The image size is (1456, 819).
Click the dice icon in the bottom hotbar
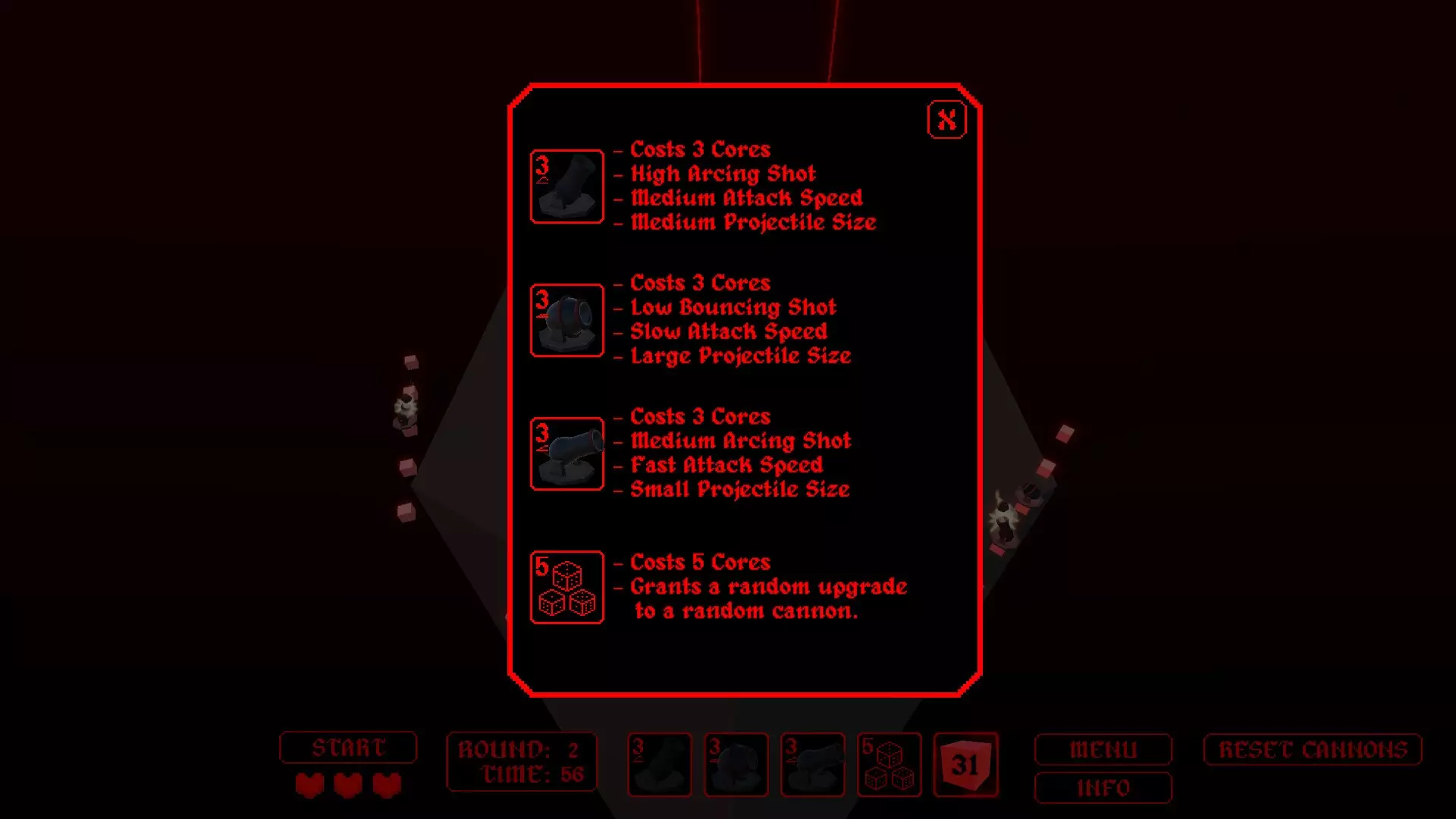(x=890, y=764)
